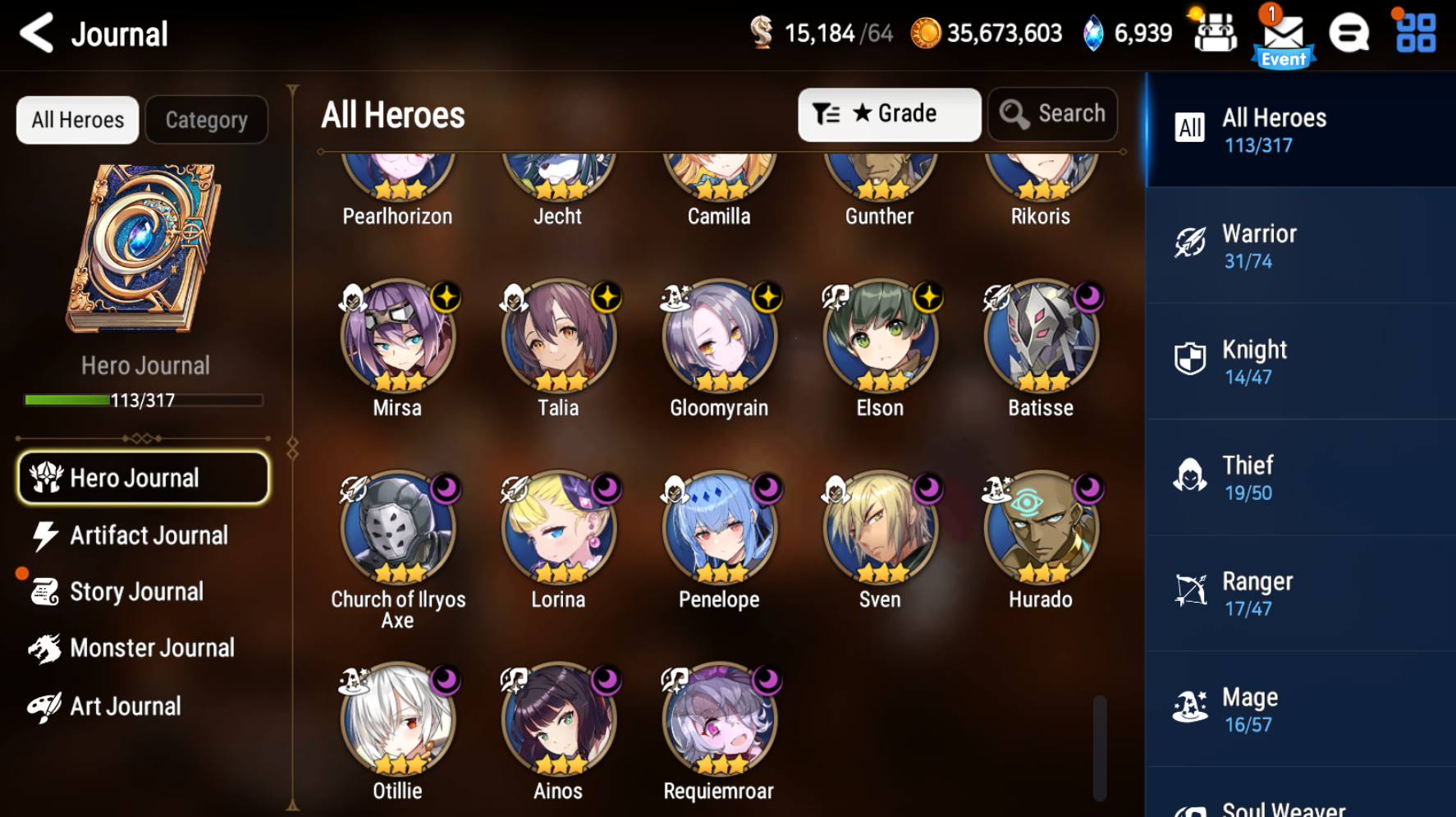1456x817 pixels.
Task: Open the Grade sort dropdown
Action: [x=889, y=114]
